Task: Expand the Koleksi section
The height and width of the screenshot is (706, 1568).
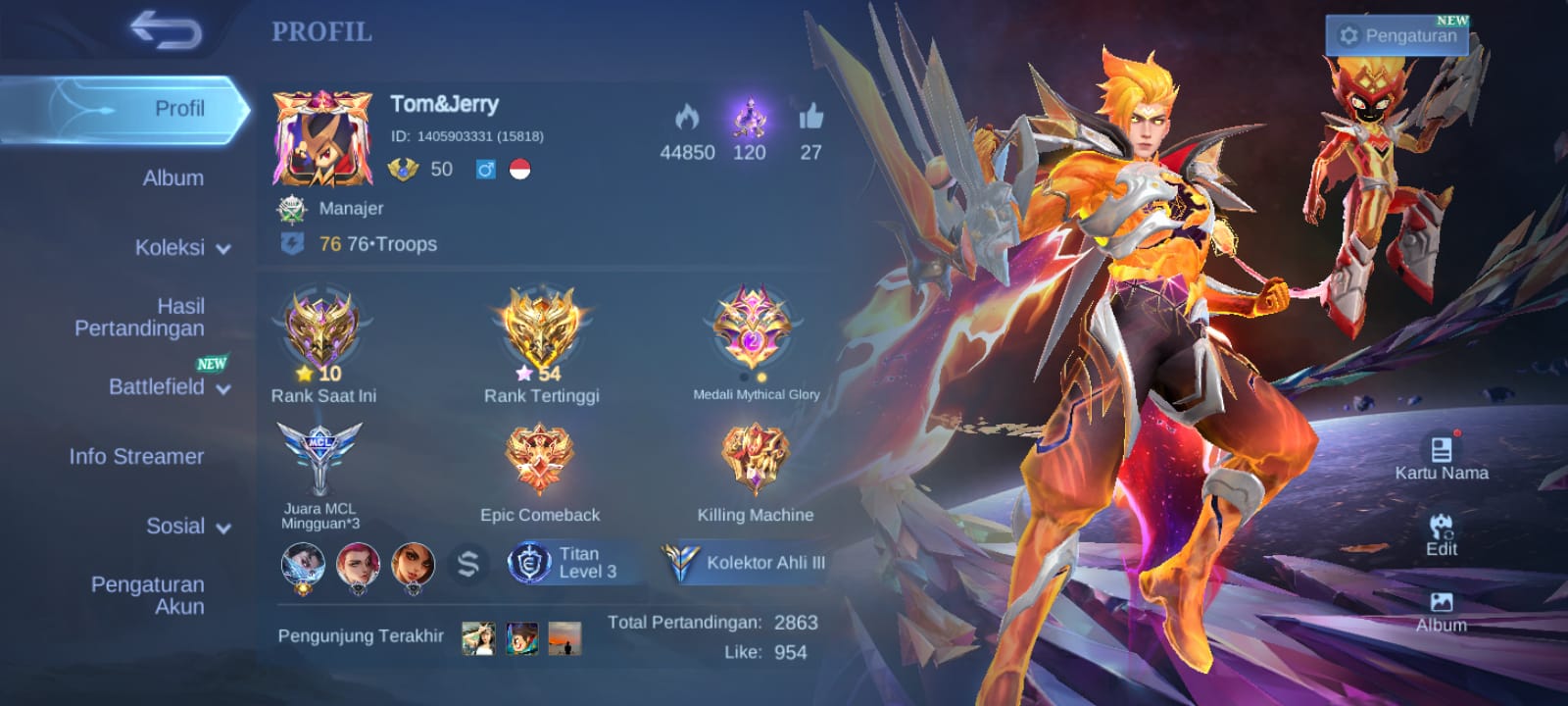Action: [x=182, y=248]
